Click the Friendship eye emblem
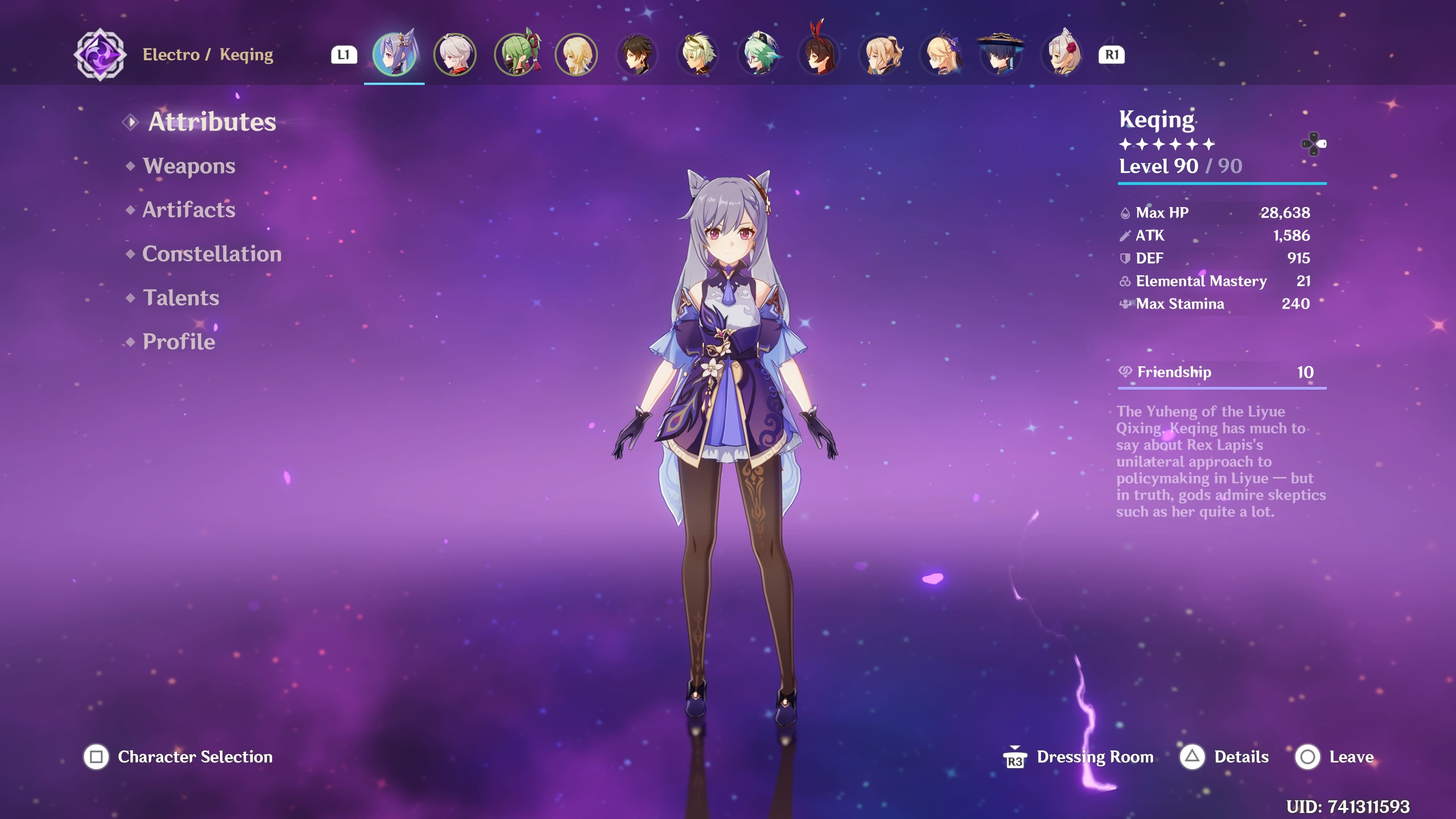1456x819 pixels. (1125, 372)
